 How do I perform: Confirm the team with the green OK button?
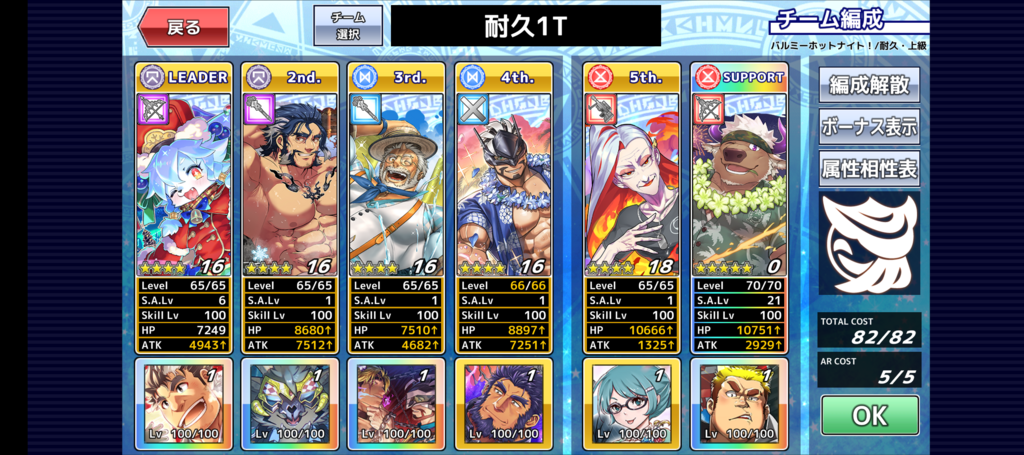869,415
